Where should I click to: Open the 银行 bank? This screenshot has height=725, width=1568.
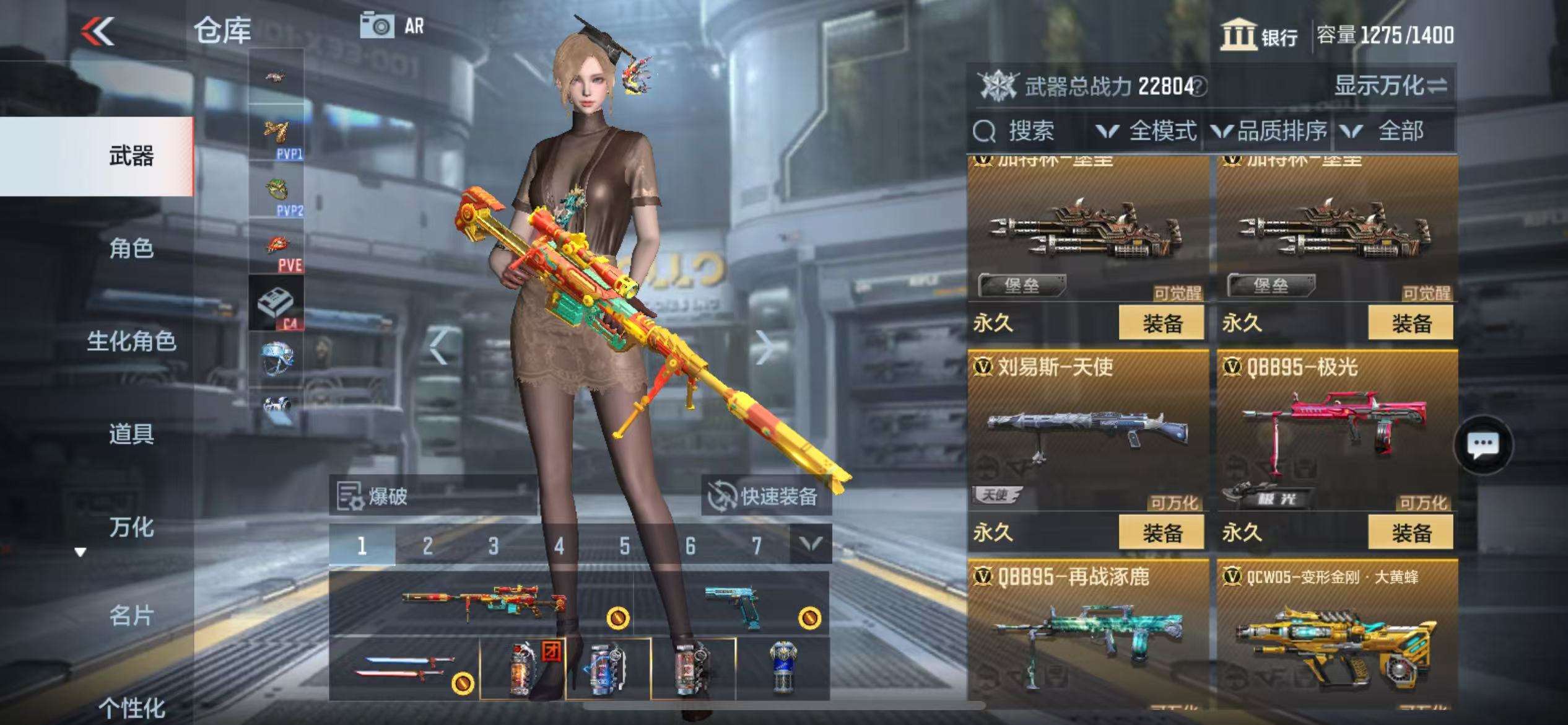pos(1259,36)
